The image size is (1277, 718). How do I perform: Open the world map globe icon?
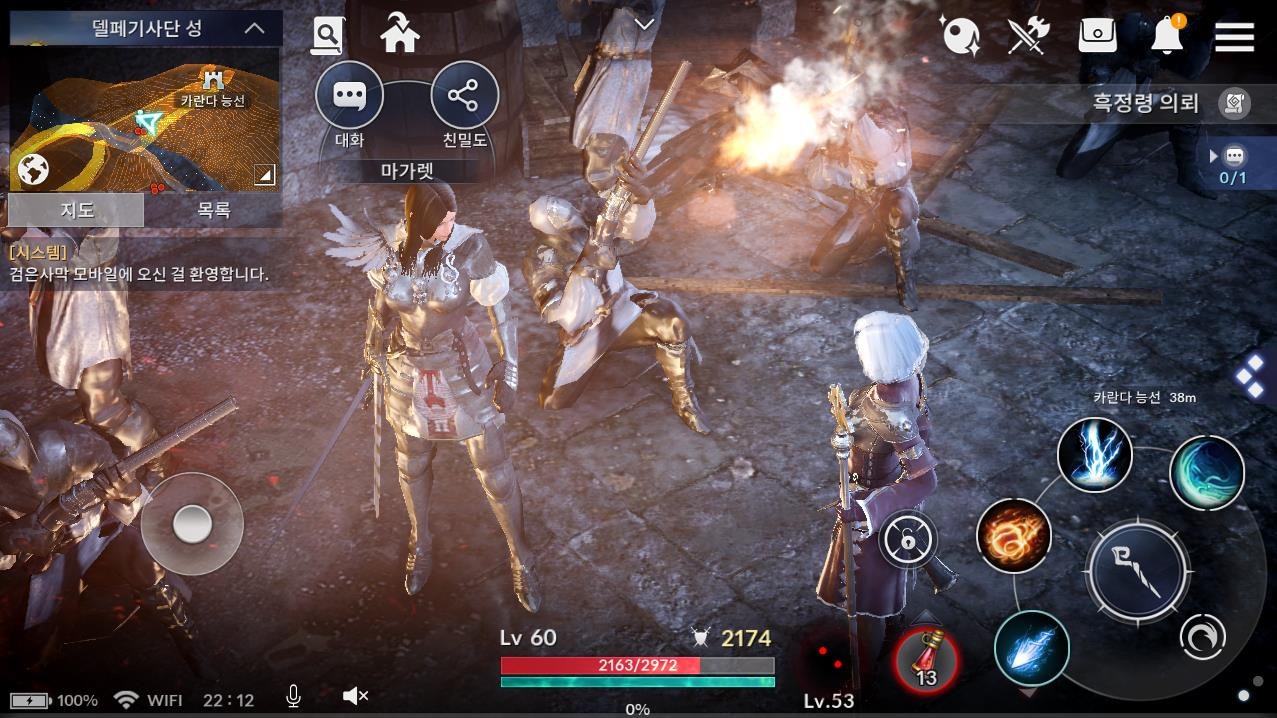pyautogui.click(x=33, y=170)
